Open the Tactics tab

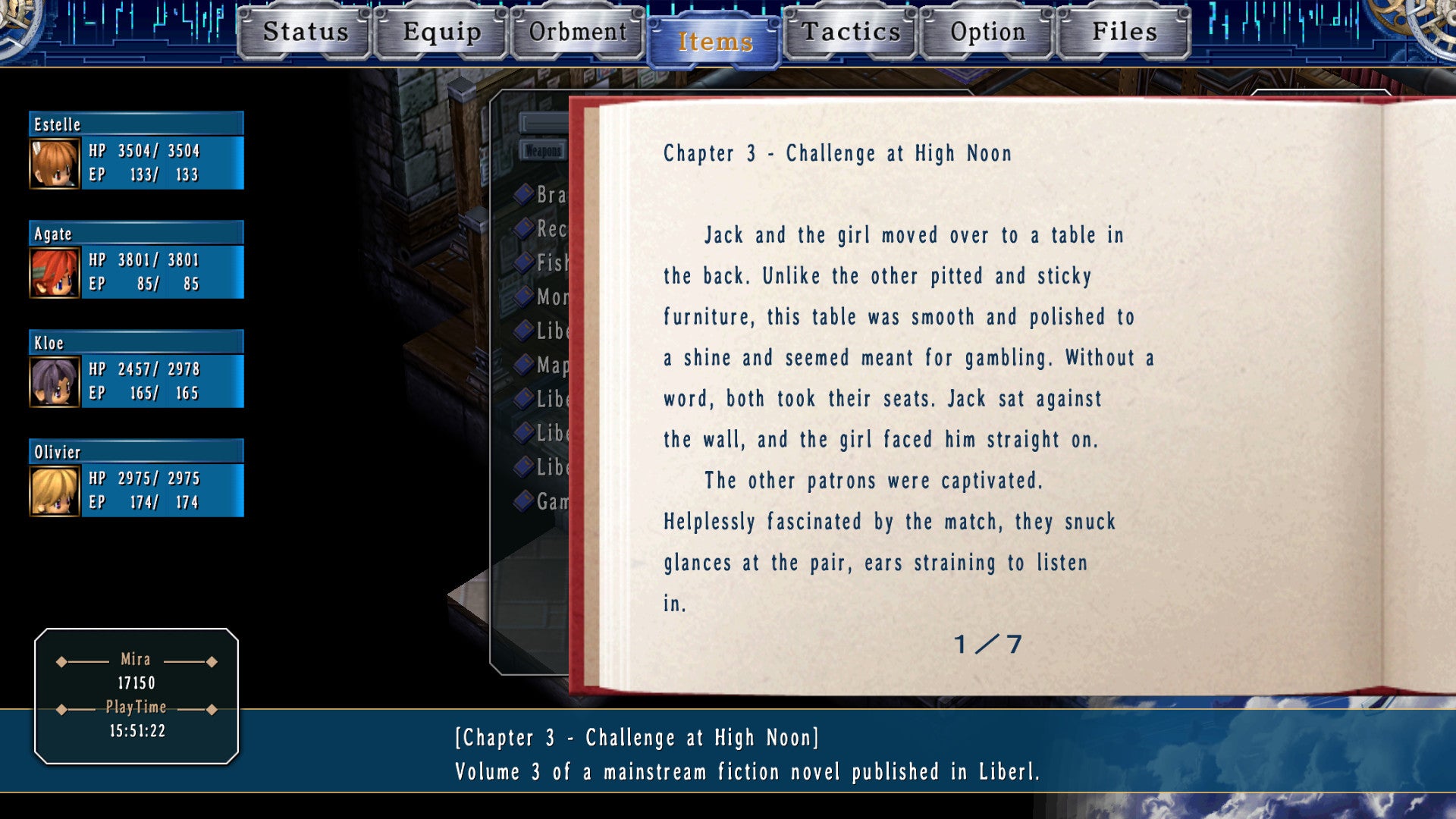point(851,33)
